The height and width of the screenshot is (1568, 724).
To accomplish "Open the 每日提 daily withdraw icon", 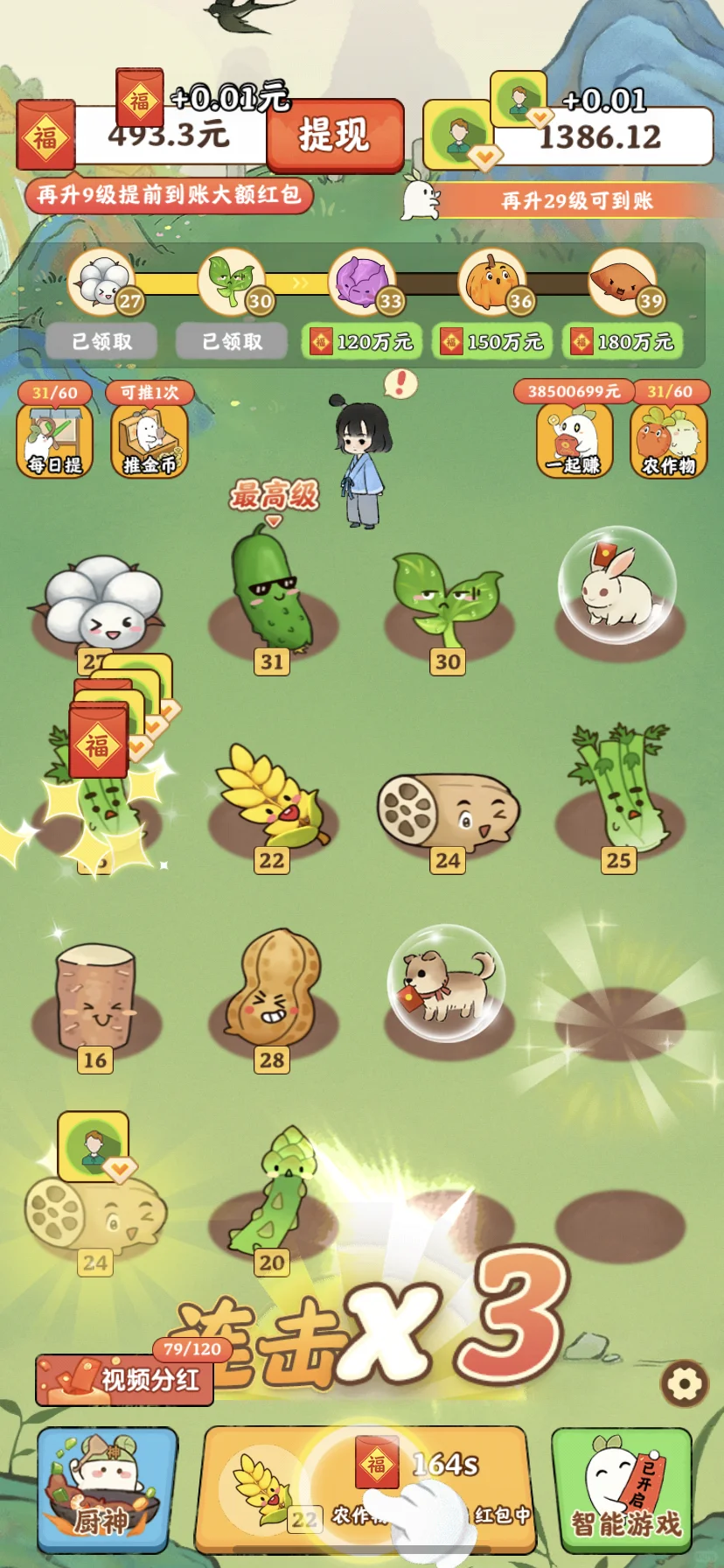I will 54,440.
